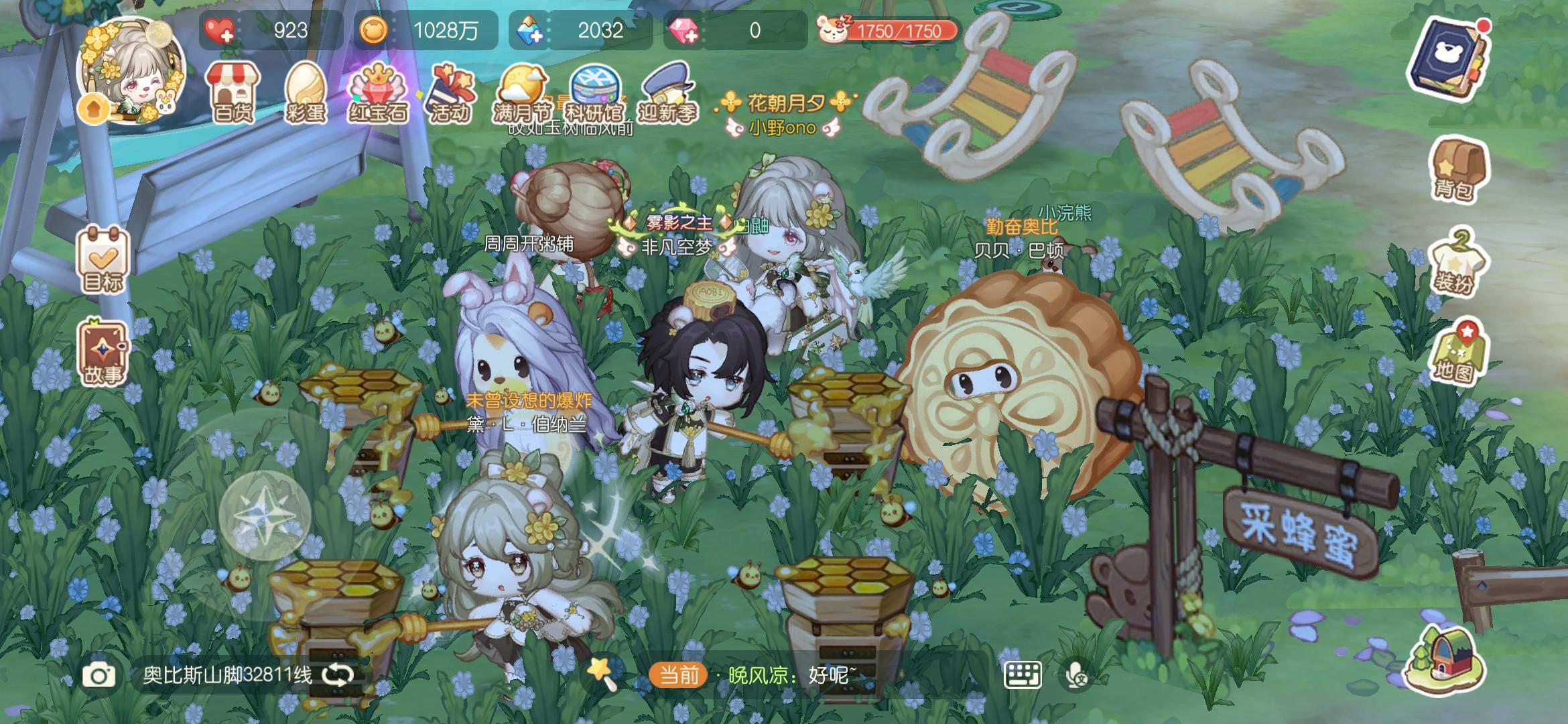Open the 满月节 Full Moon Festival event
Screen dimensions: 1568x724
click(523, 87)
